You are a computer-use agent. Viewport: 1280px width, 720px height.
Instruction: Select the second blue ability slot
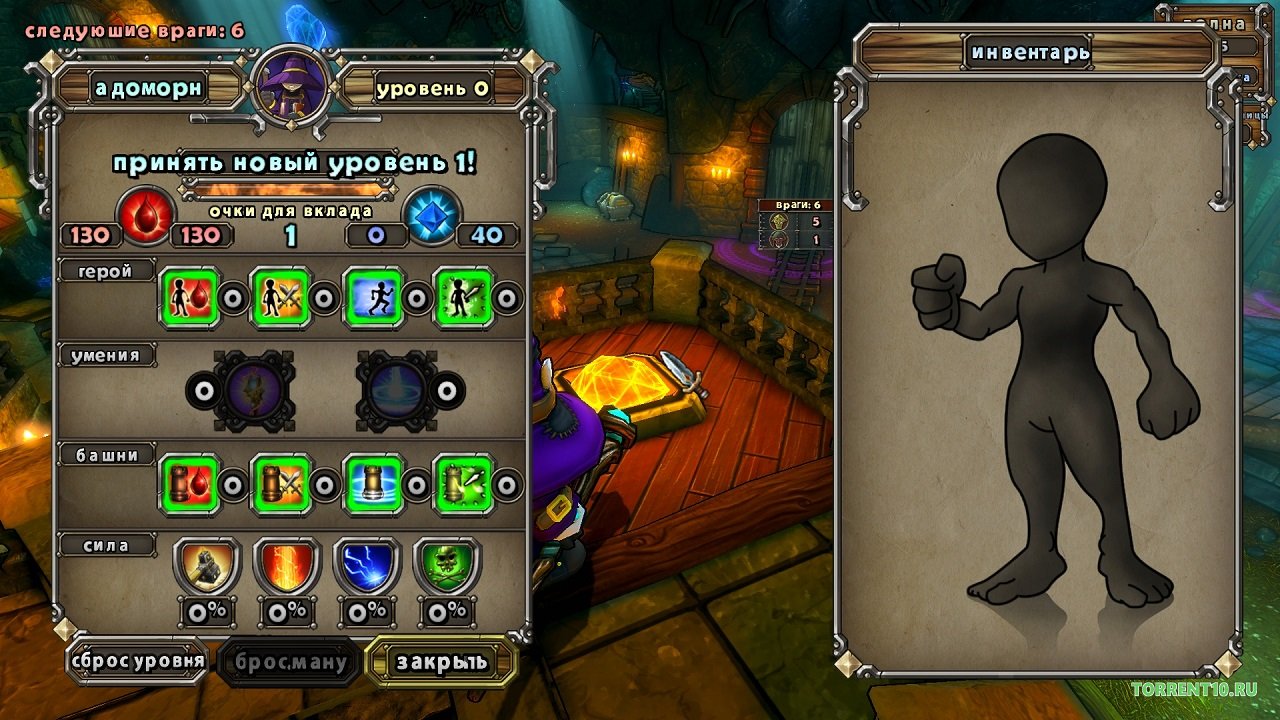(x=395, y=389)
